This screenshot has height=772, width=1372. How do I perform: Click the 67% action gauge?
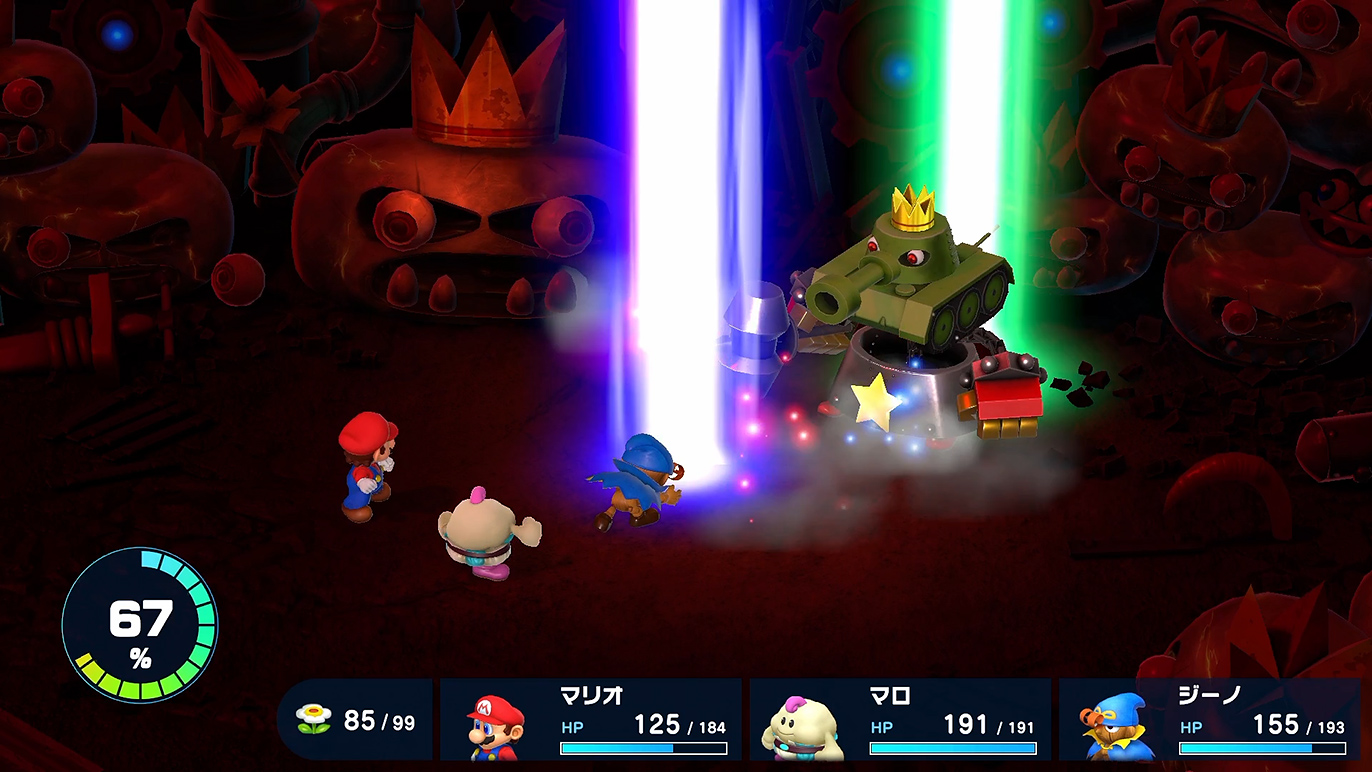139,625
